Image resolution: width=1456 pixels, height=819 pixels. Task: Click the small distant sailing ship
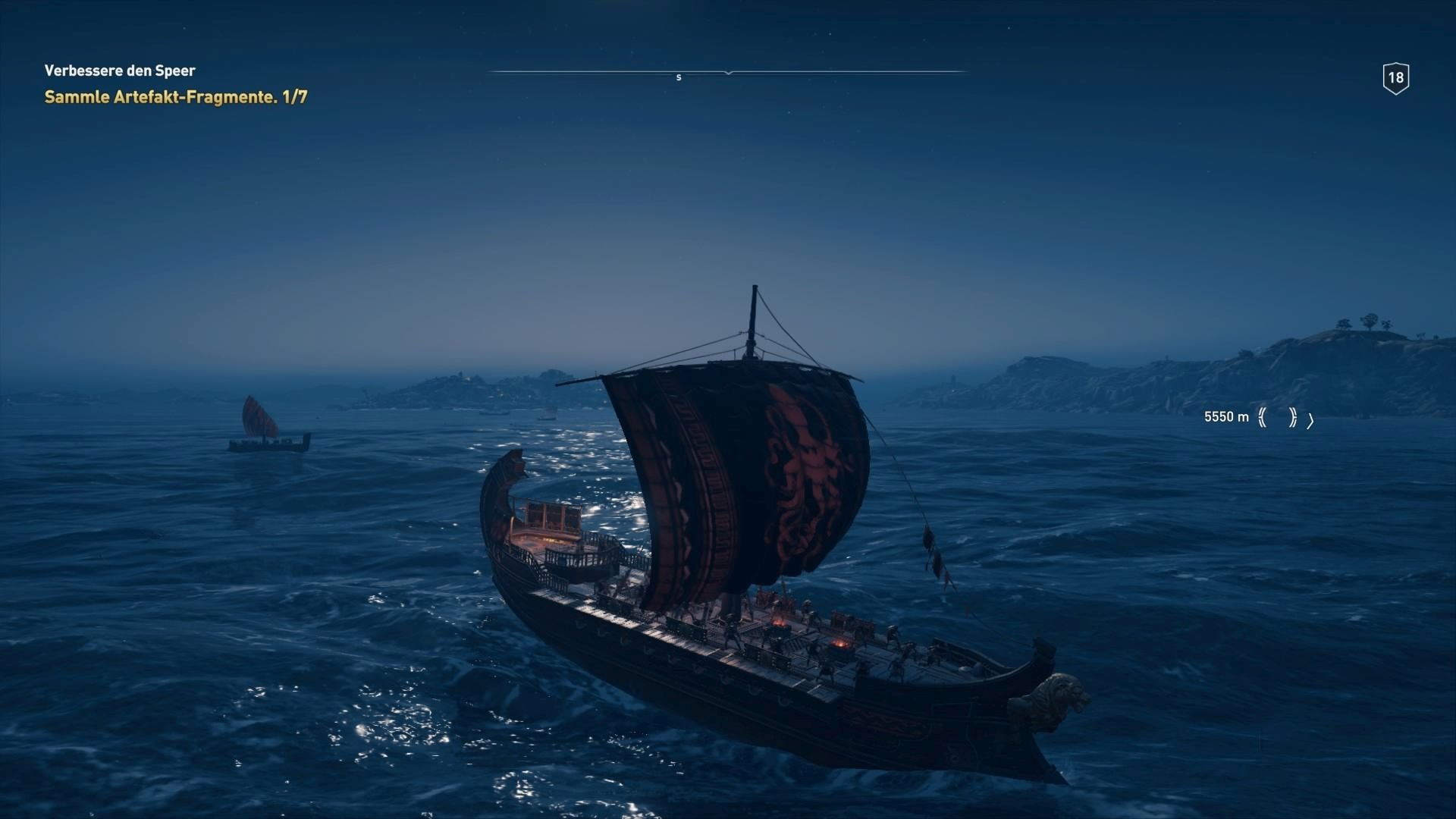[265, 425]
